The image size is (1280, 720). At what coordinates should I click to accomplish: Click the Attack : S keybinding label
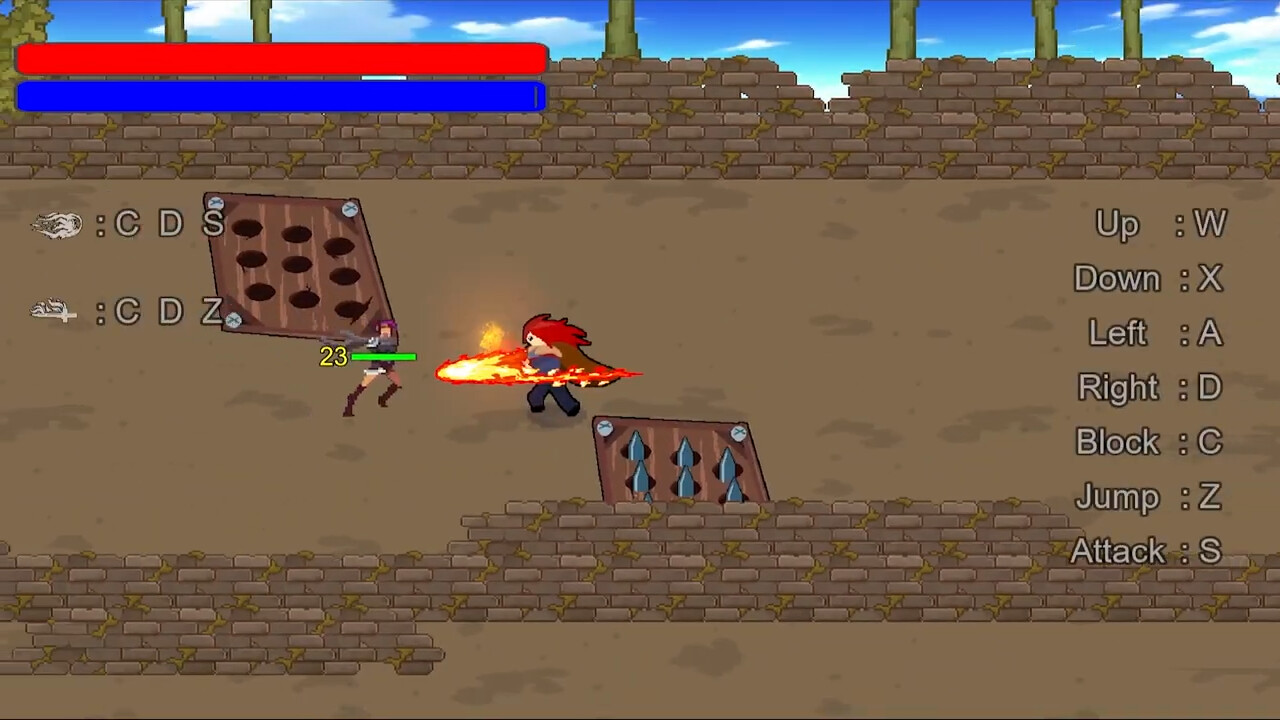[x=1145, y=551]
